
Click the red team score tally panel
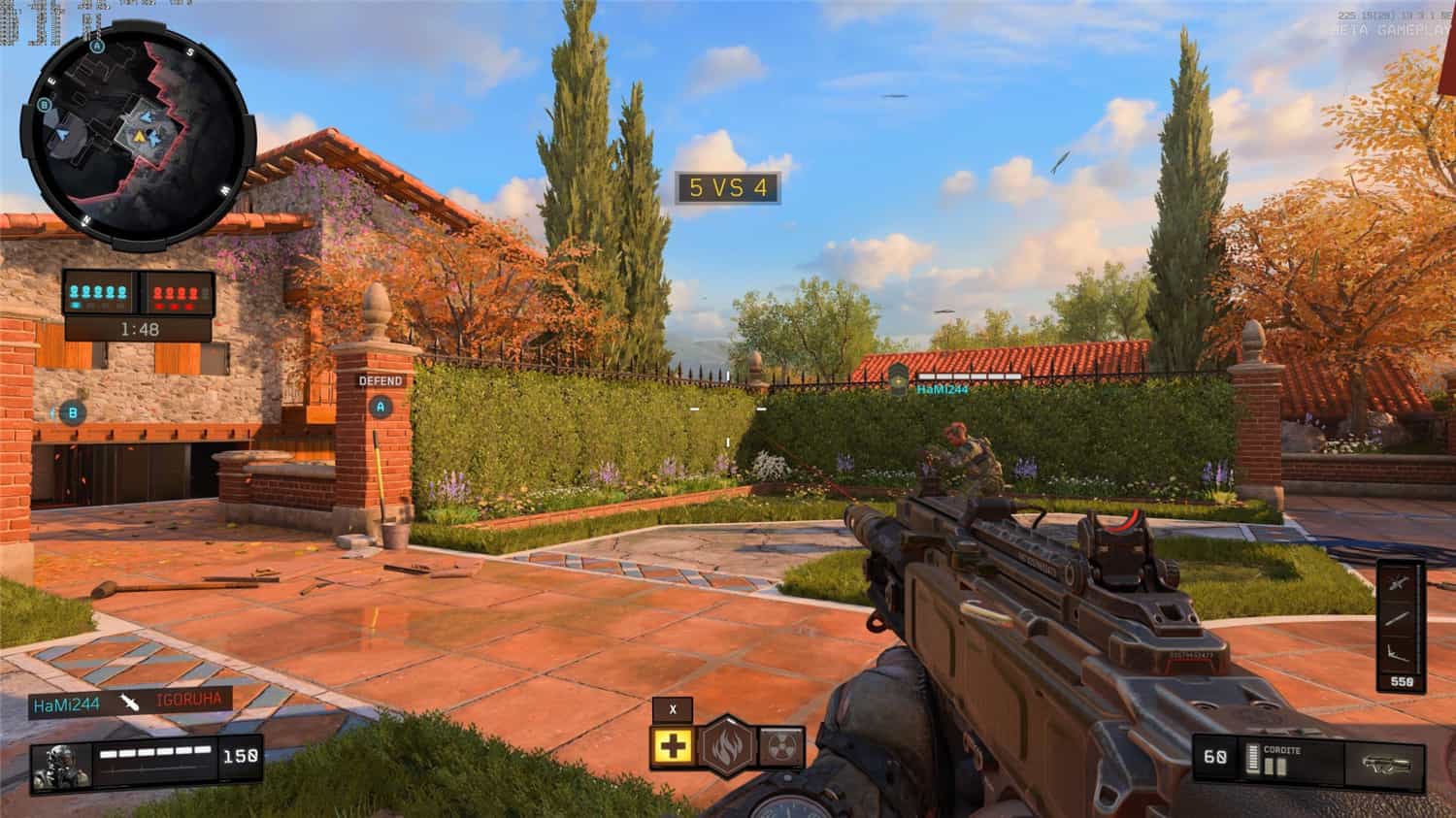point(175,290)
